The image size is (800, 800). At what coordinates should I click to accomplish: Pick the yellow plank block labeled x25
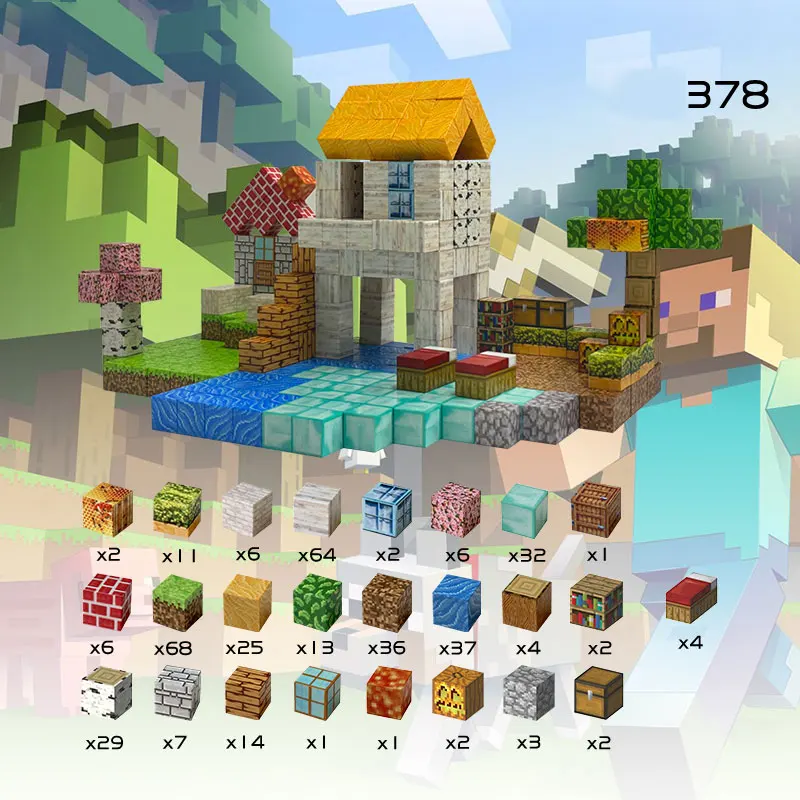(246, 602)
